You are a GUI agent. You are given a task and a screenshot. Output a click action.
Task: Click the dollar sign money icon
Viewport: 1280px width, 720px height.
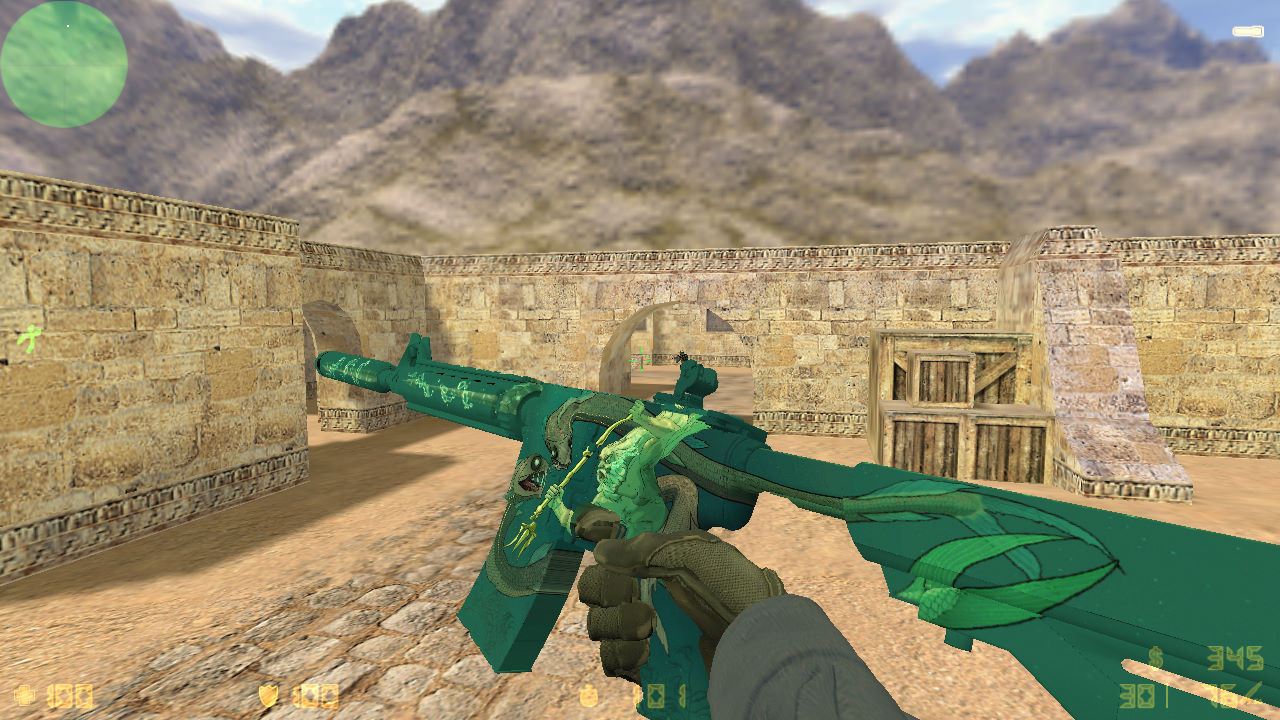1155,655
